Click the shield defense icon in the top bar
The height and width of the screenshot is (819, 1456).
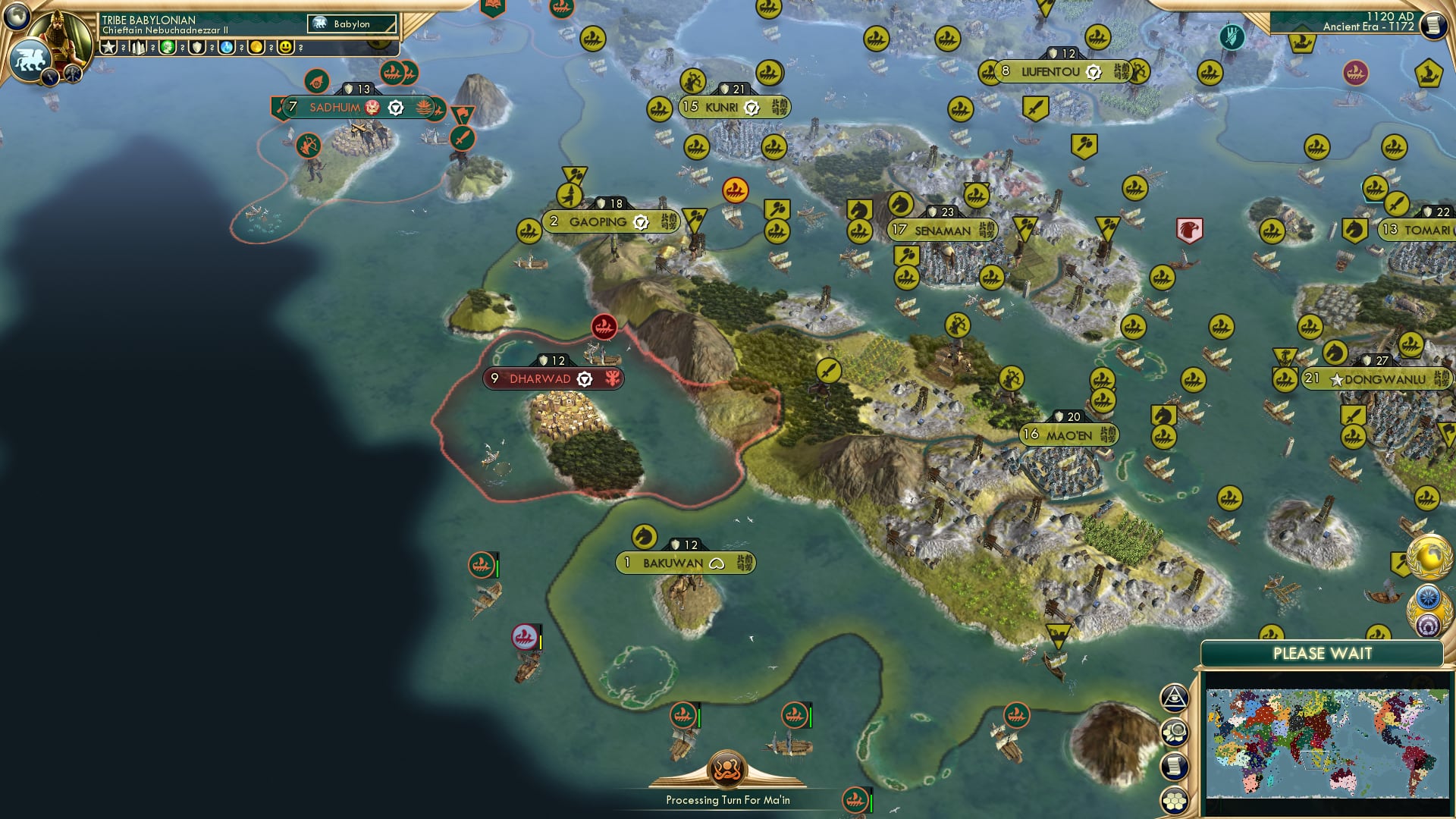tap(196, 47)
